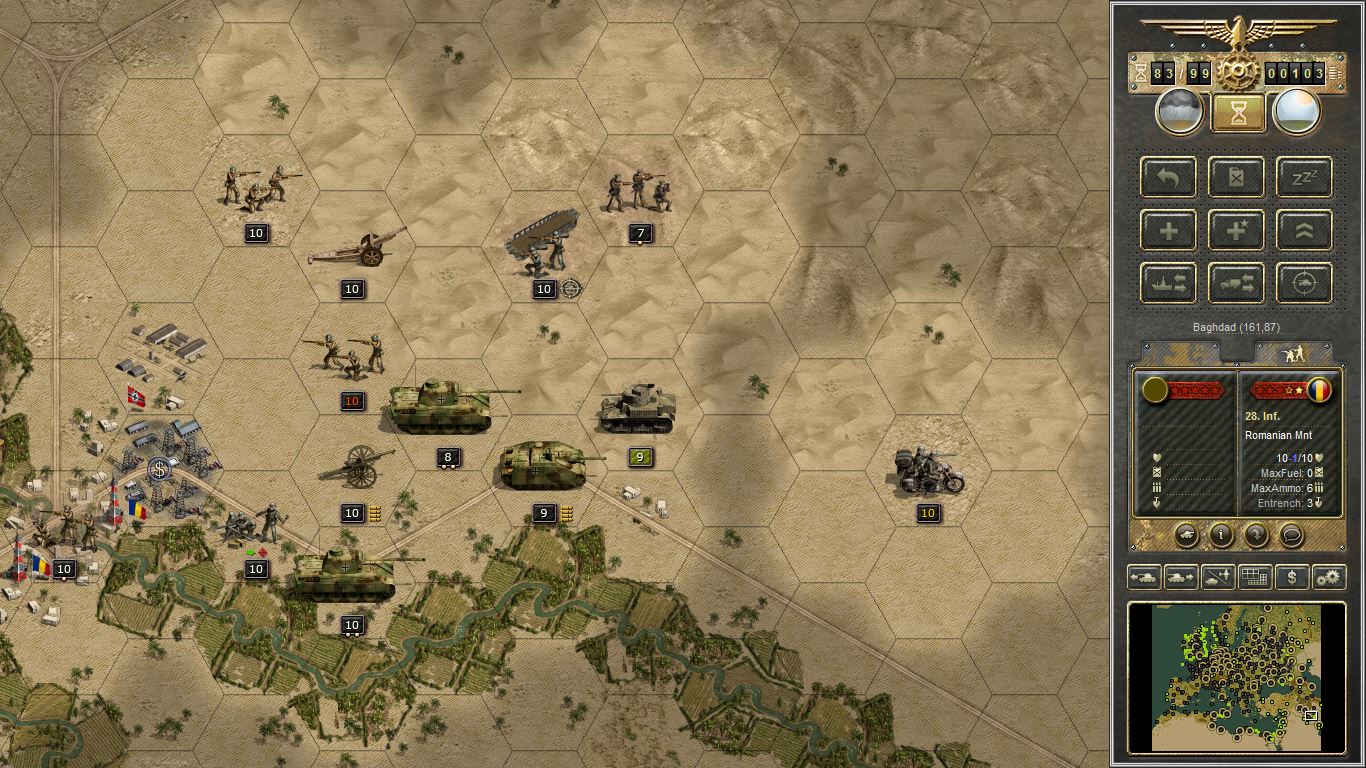The width and height of the screenshot is (1366, 768).
Task: End the turn with the hourglass button
Action: point(1237,112)
